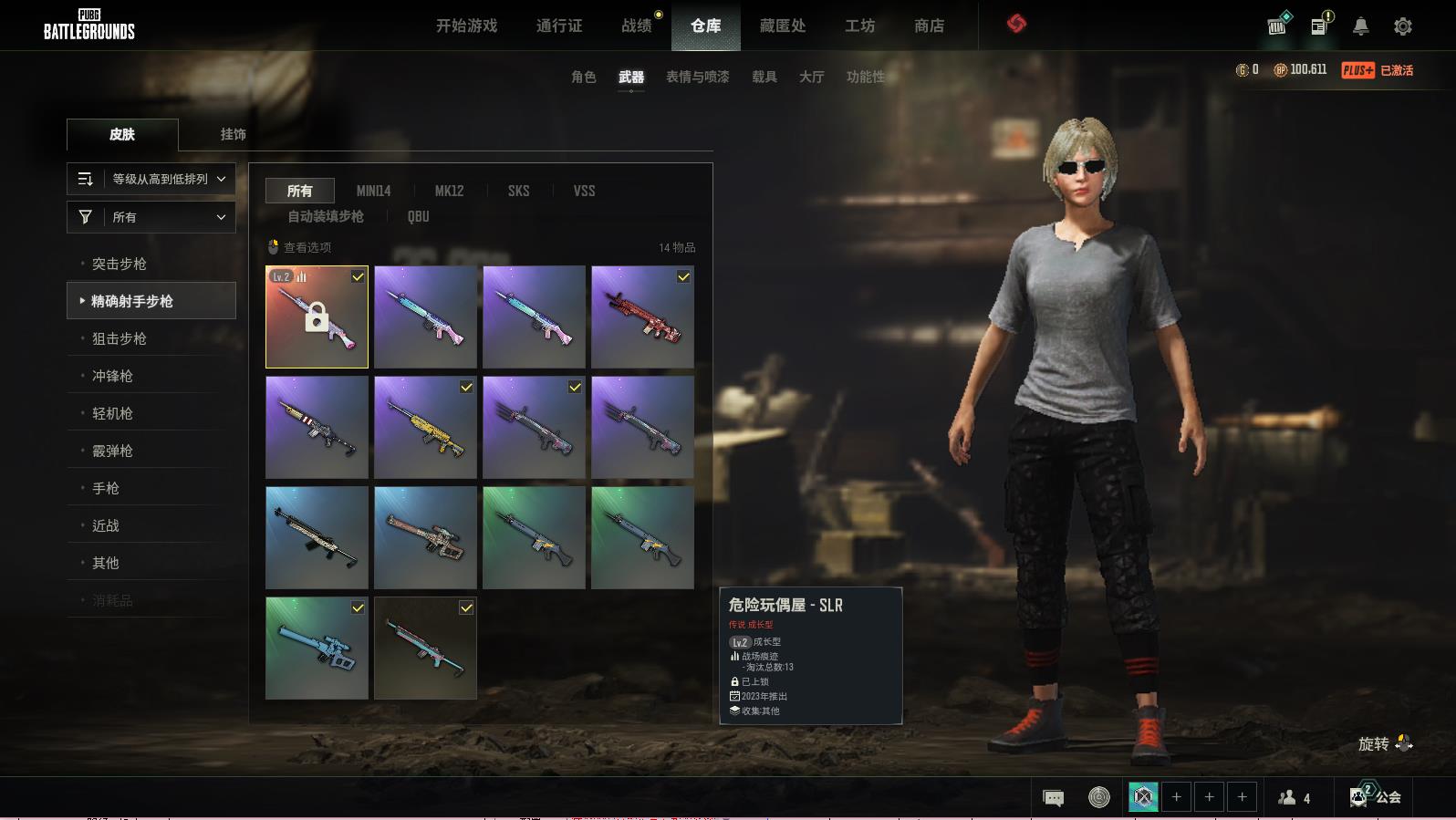
Task: Open the 所有 filter dropdown
Action: [151, 217]
